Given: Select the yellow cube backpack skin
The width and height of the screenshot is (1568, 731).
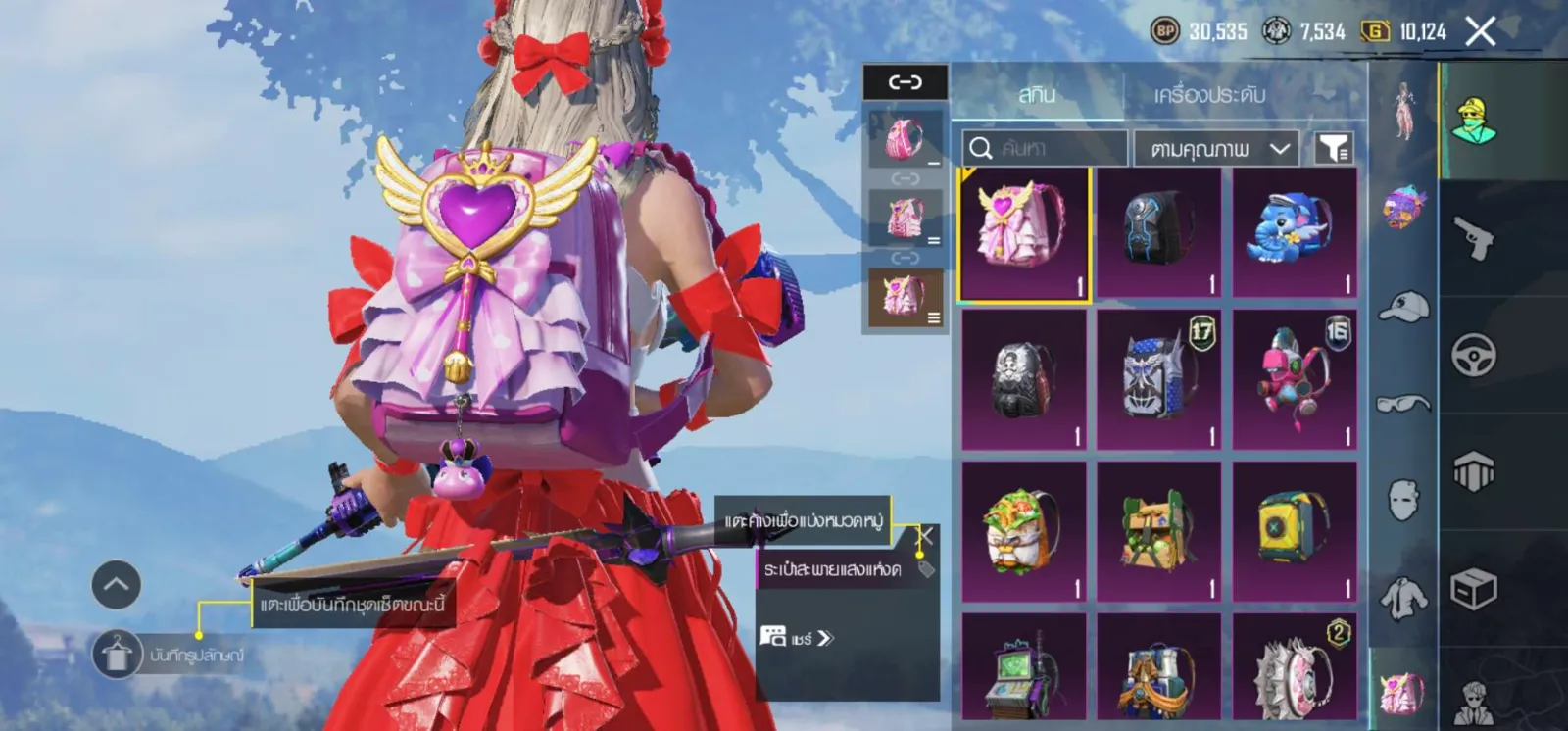Looking at the screenshot, I should pyautogui.click(x=1294, y=531).
